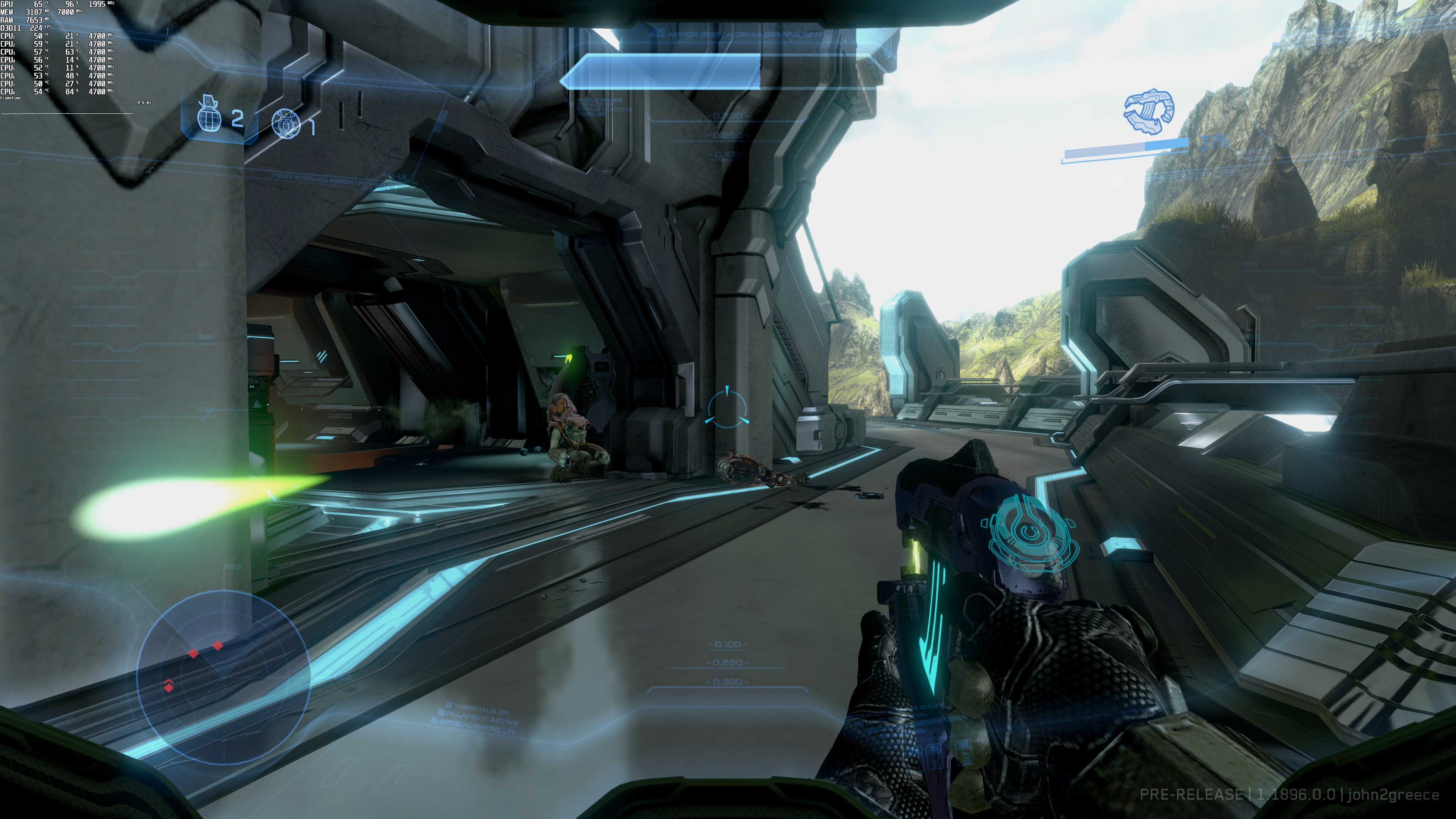Click the motion tracker radar
Image resolution: width=1456 pixels, height=819 pixels.
tap(223, 675)
